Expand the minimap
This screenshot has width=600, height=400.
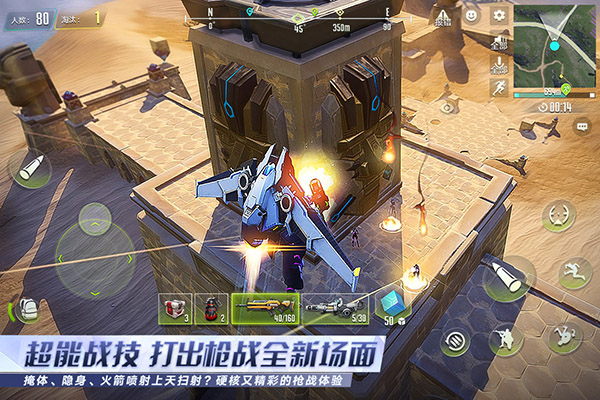pyautogui.click(x=553, y=44)
